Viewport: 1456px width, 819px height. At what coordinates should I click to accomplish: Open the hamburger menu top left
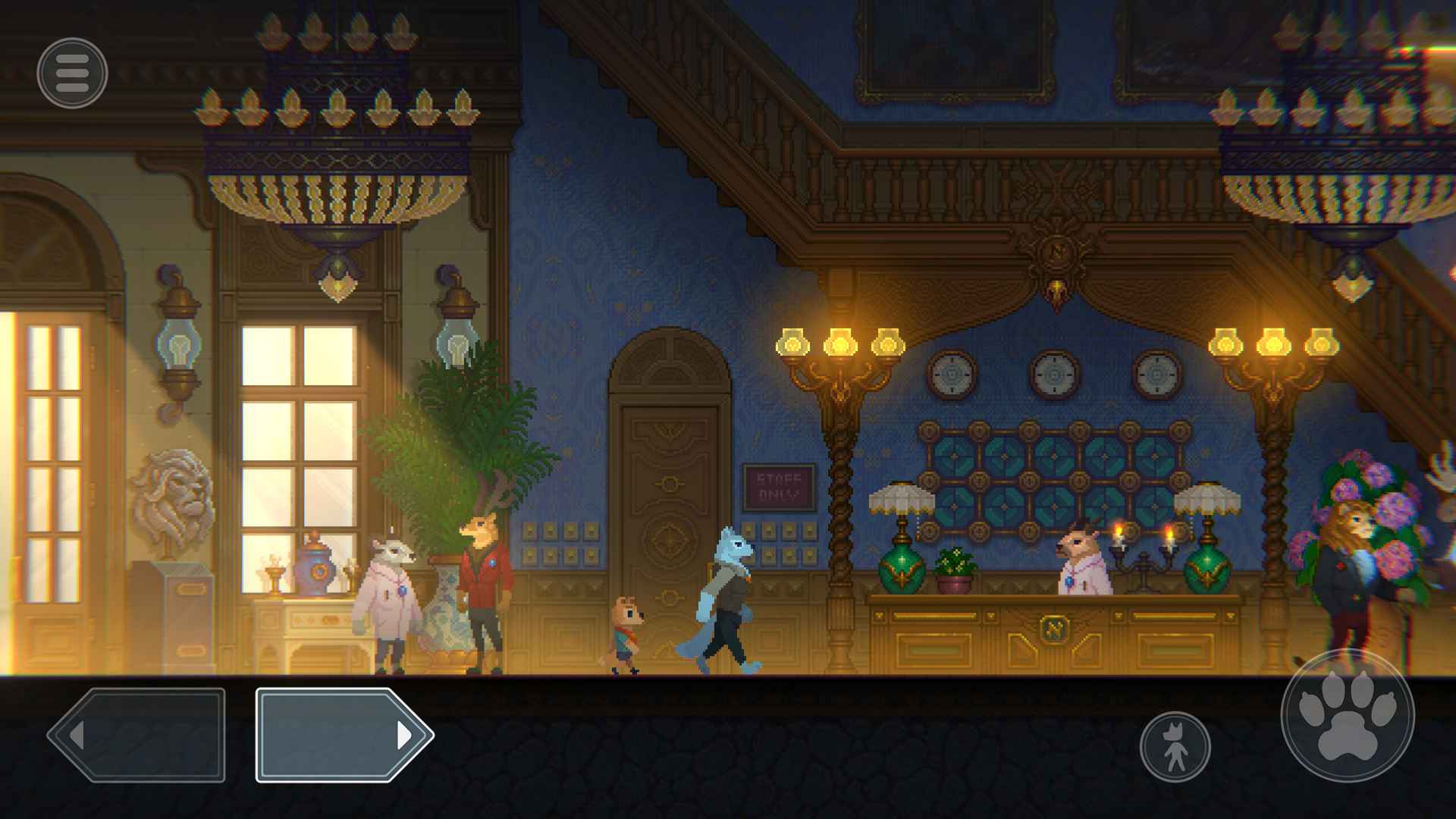(72, 74)
